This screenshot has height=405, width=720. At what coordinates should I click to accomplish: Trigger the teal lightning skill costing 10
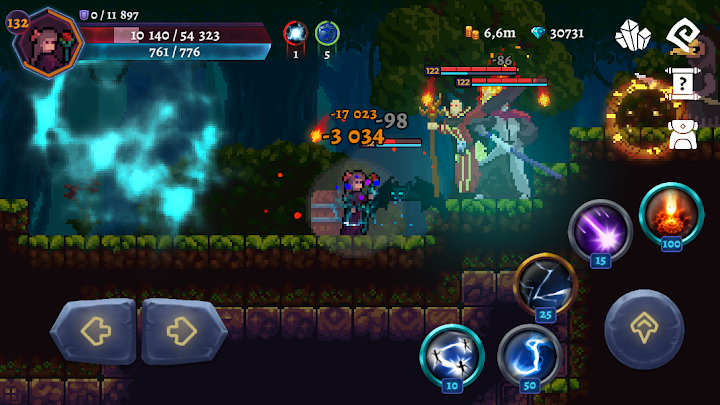click(452, 354)
